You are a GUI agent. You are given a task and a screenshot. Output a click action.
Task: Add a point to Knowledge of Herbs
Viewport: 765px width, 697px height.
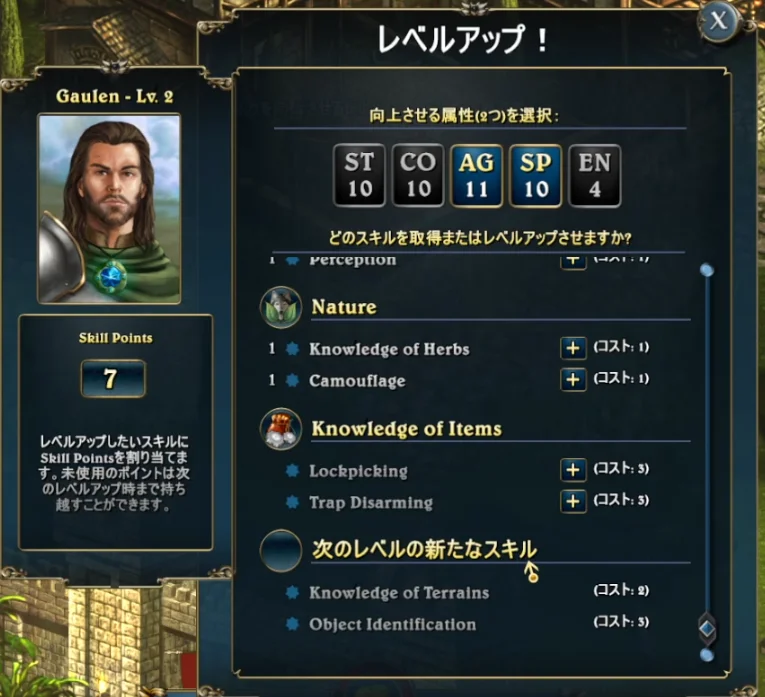(x=572, y=348)
